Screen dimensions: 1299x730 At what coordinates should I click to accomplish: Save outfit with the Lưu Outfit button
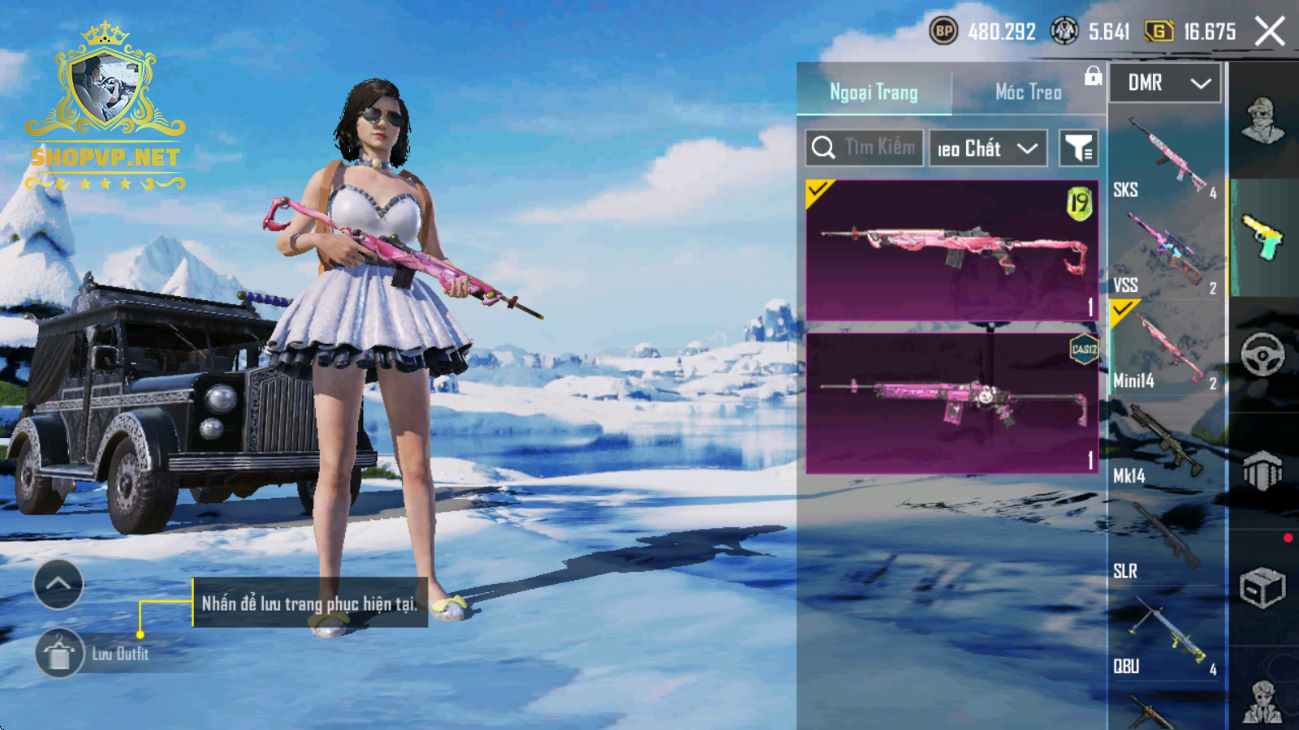point(60,654)
